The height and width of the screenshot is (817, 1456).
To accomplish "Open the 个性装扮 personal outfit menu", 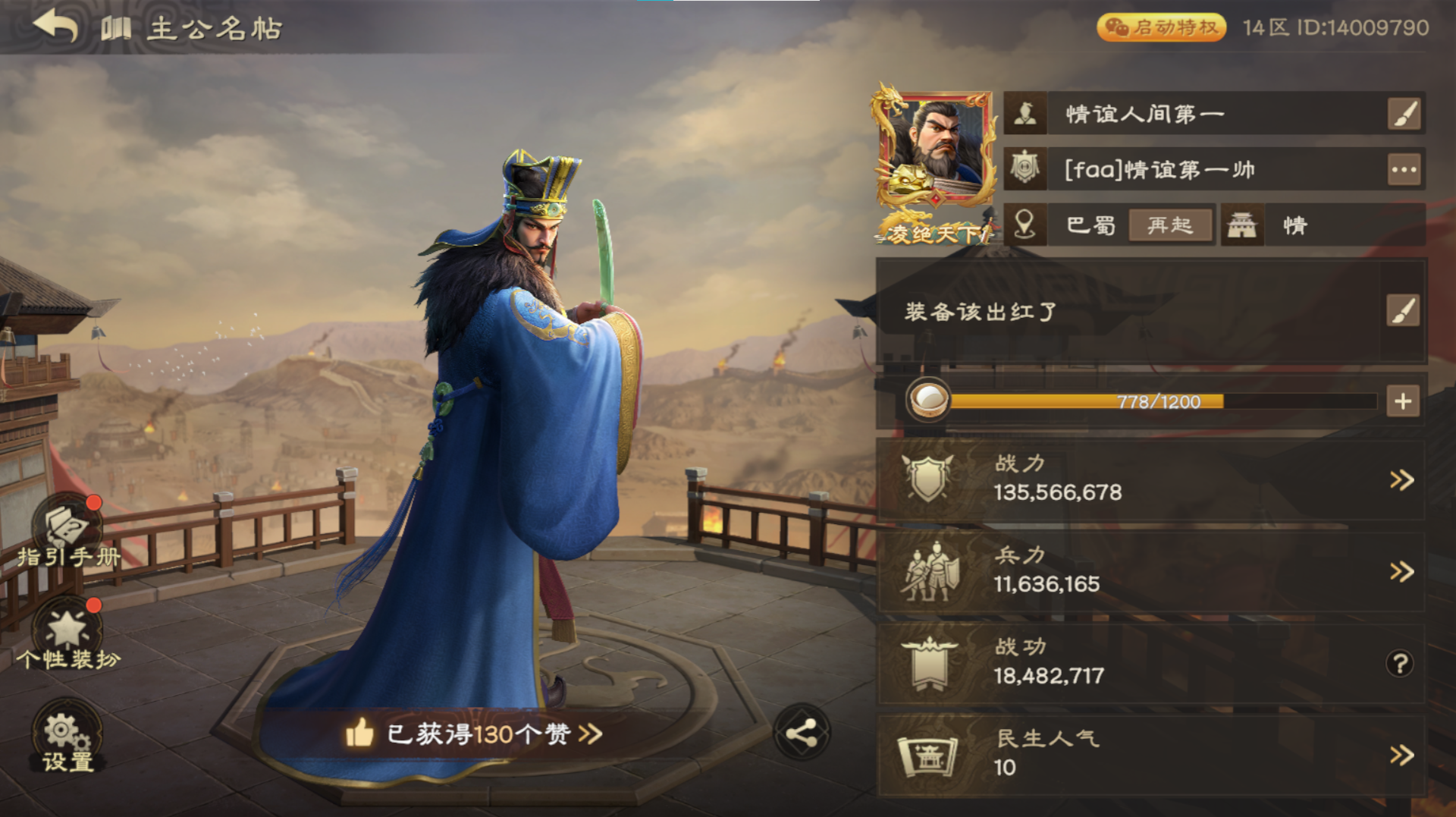I will 68,636.
